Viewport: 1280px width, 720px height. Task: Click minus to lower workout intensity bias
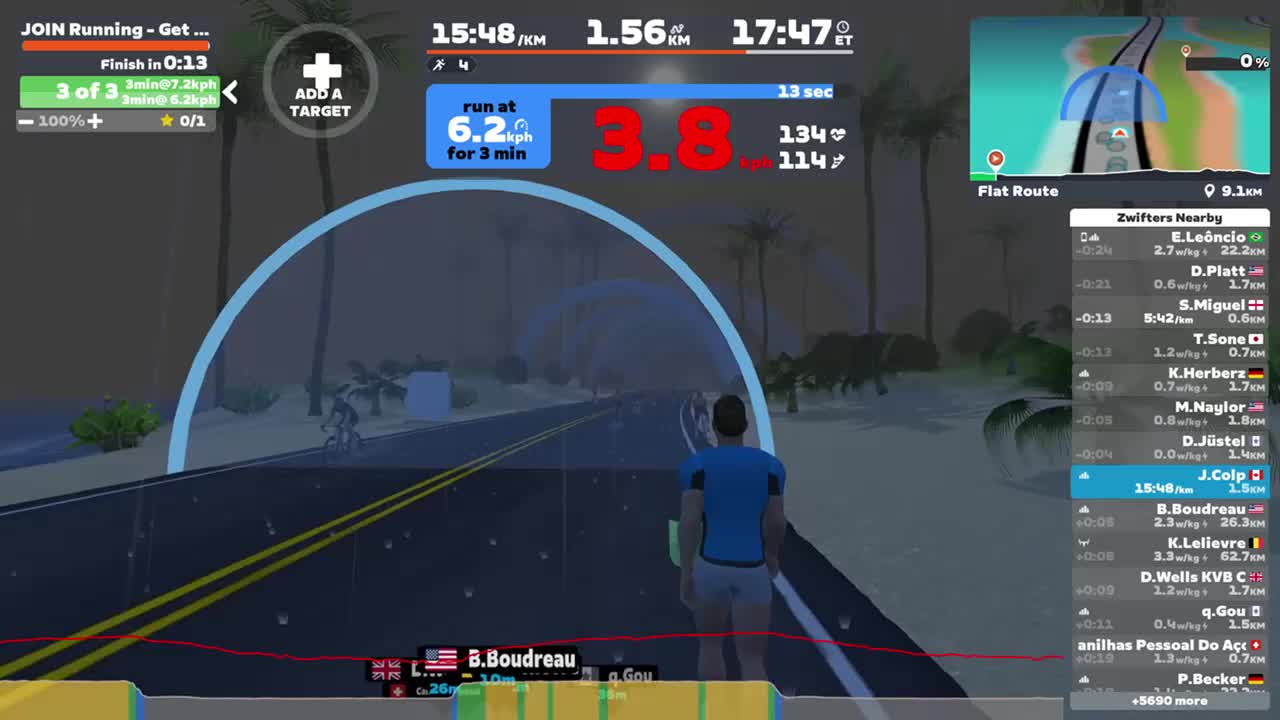click(27, 121)
